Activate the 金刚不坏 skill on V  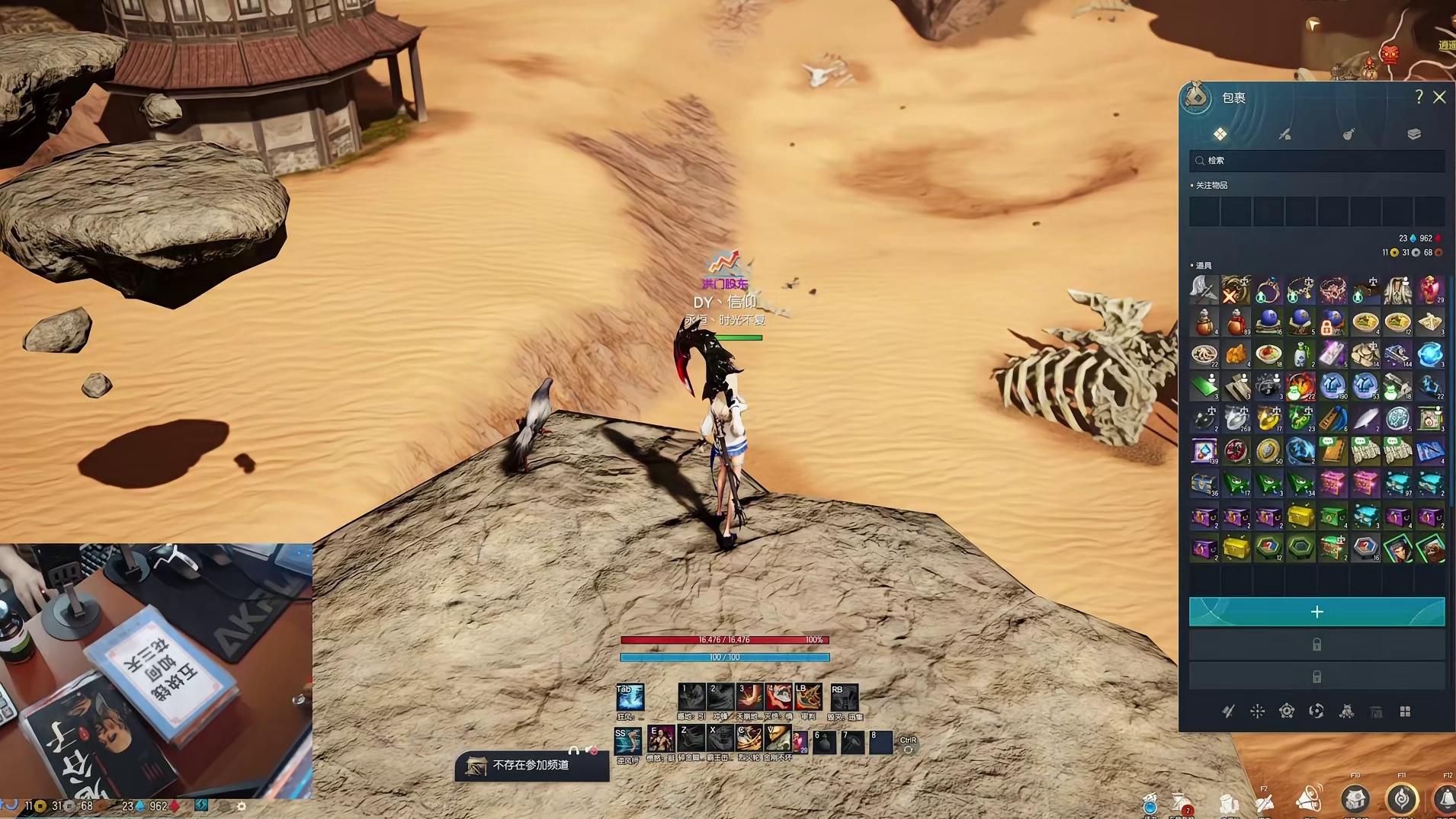tap(778, 738)
